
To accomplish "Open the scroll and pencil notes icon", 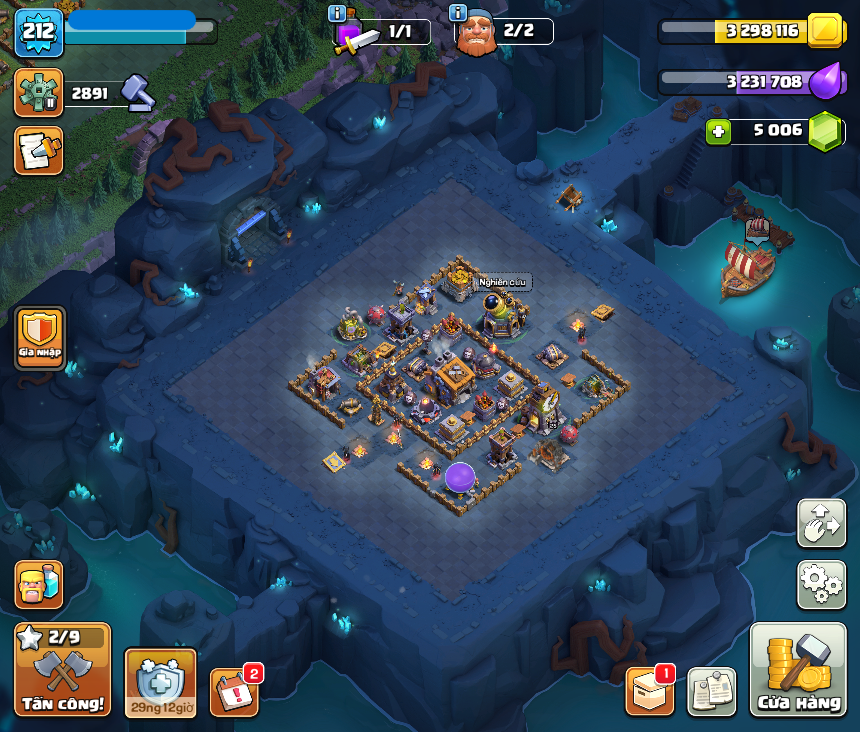I will click(39, 150).
